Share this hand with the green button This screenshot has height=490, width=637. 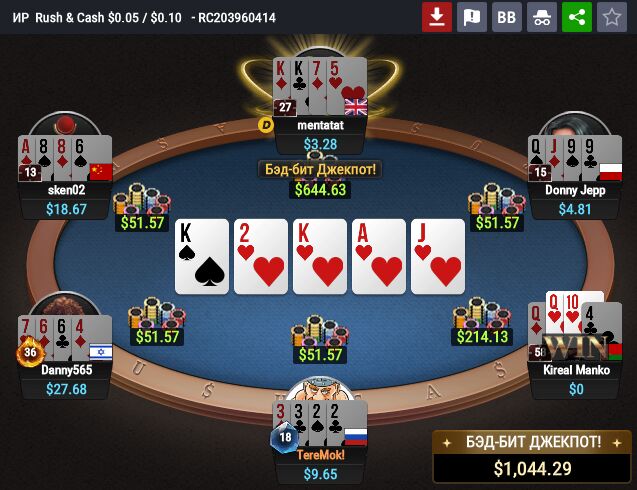pyautogui.click(x=576, y=17)
